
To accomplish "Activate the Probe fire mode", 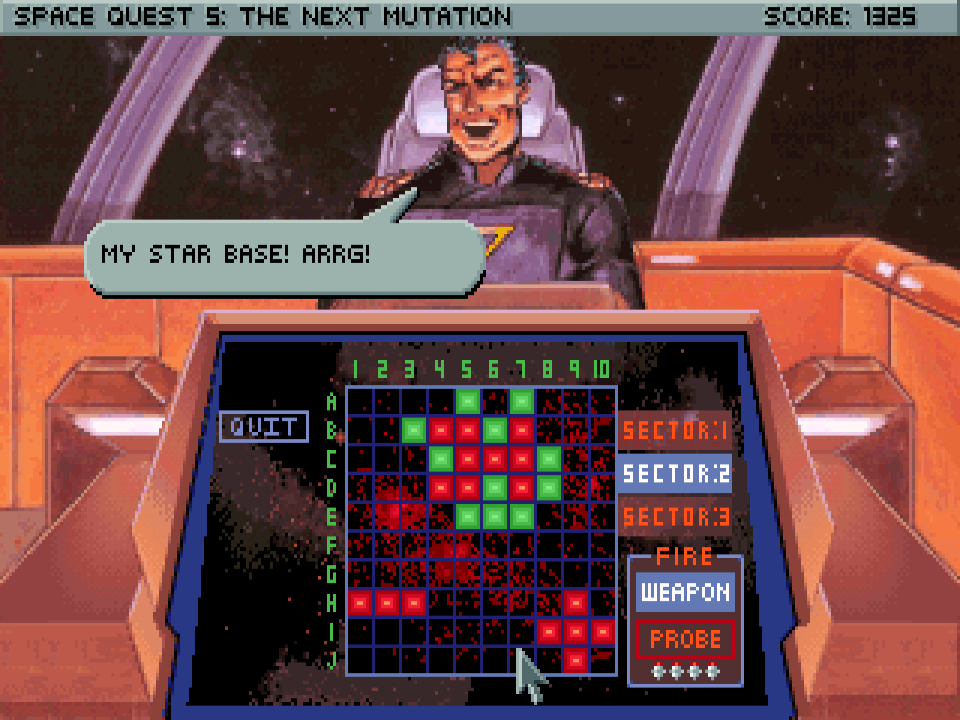I will [x=685, y=638].
